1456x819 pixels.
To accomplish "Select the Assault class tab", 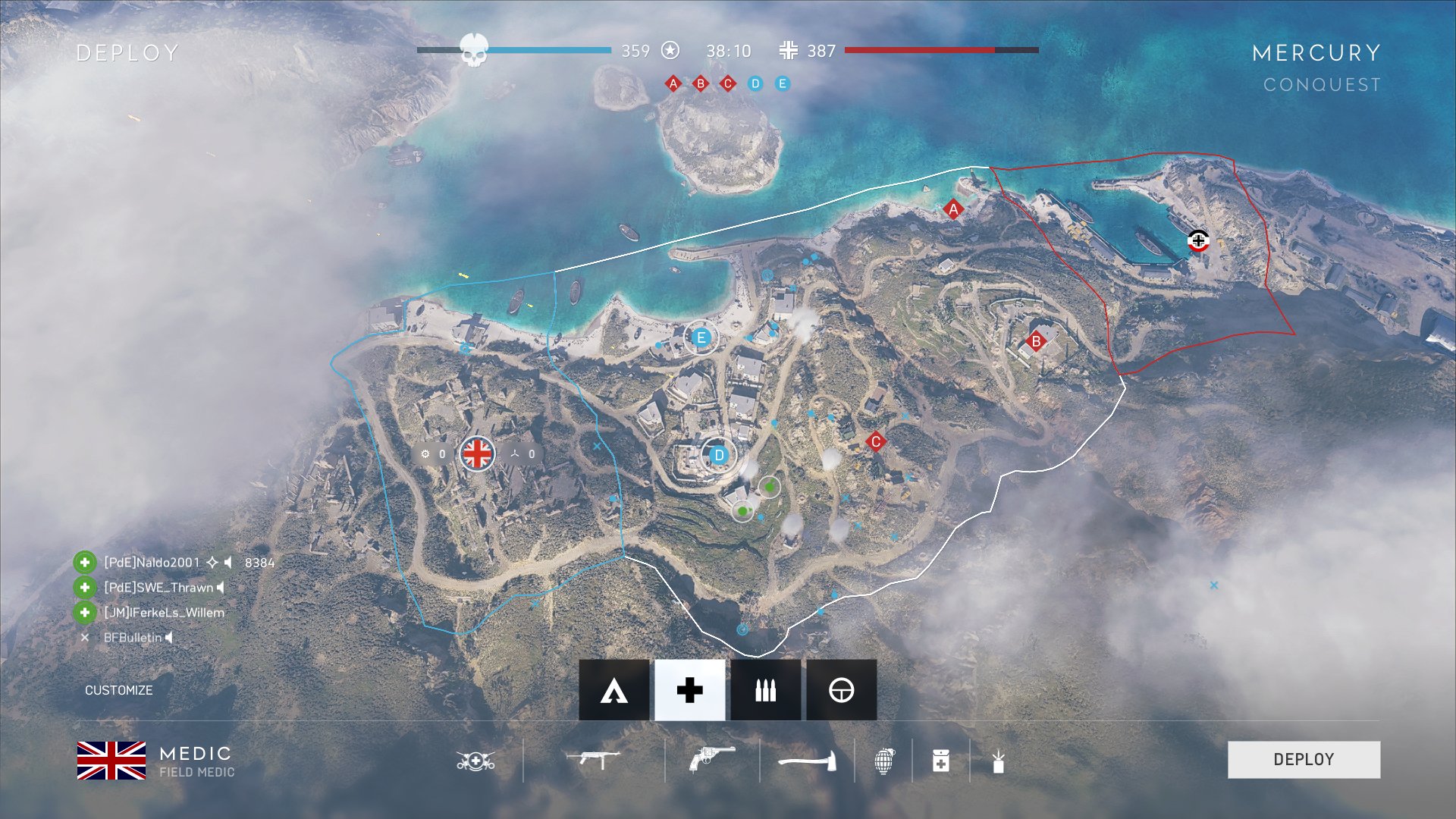I will pos(613,690).
